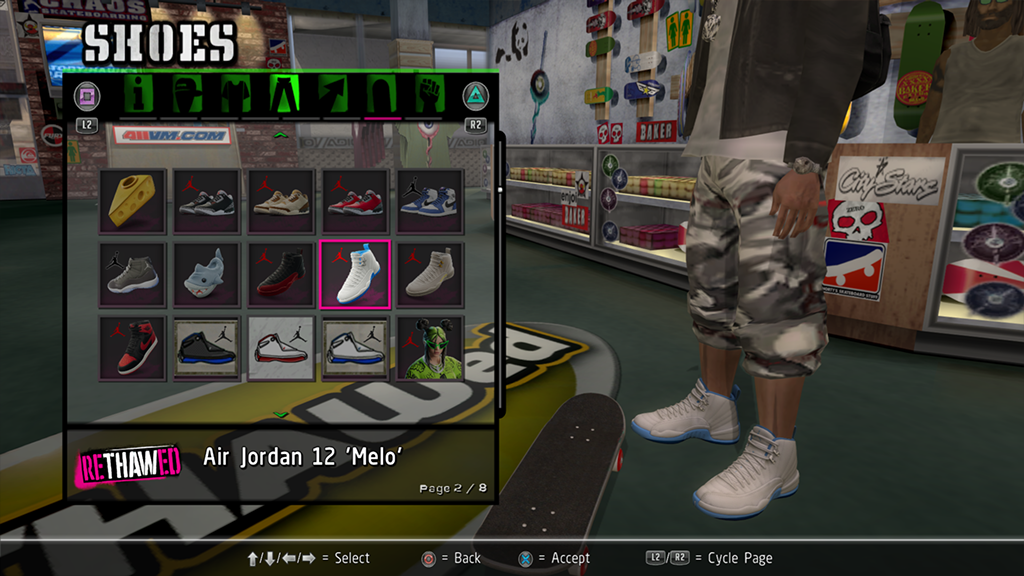Show more shoes with the down arrow

pyautogui.click(x=281, y=414)
